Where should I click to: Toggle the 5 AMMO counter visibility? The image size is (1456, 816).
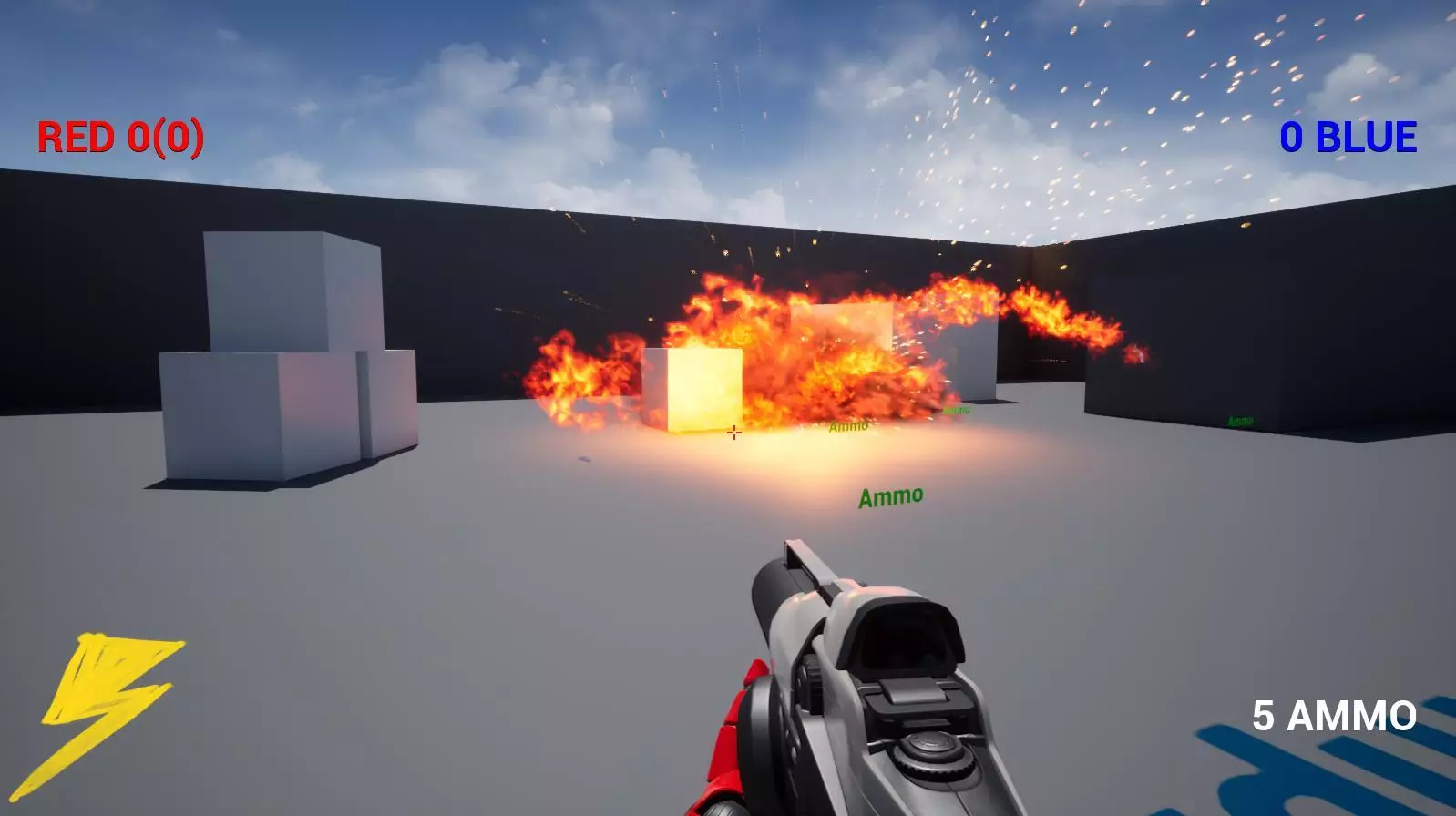click(1334, 714)
